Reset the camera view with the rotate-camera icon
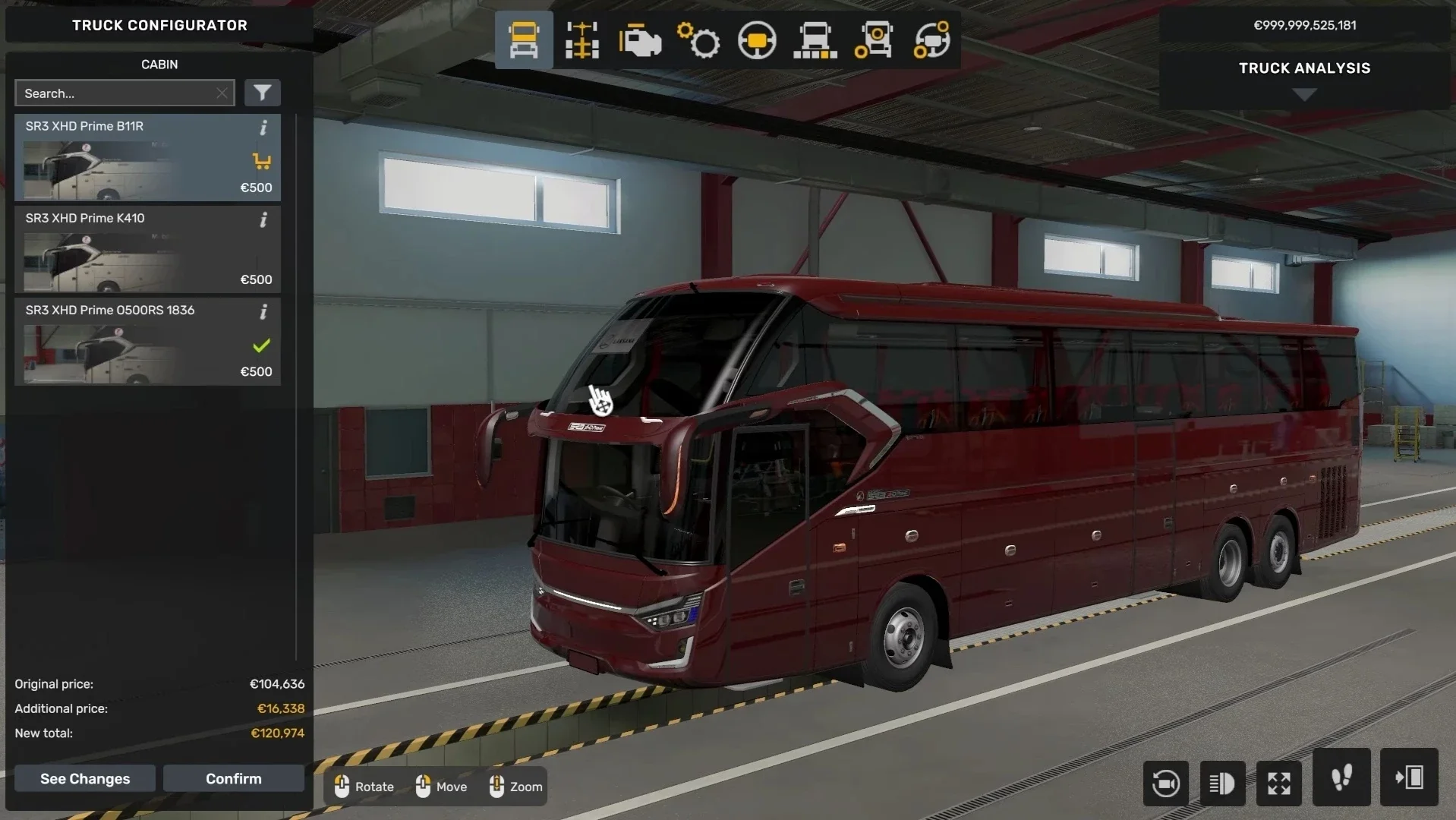 click(x=1166, y=783)
